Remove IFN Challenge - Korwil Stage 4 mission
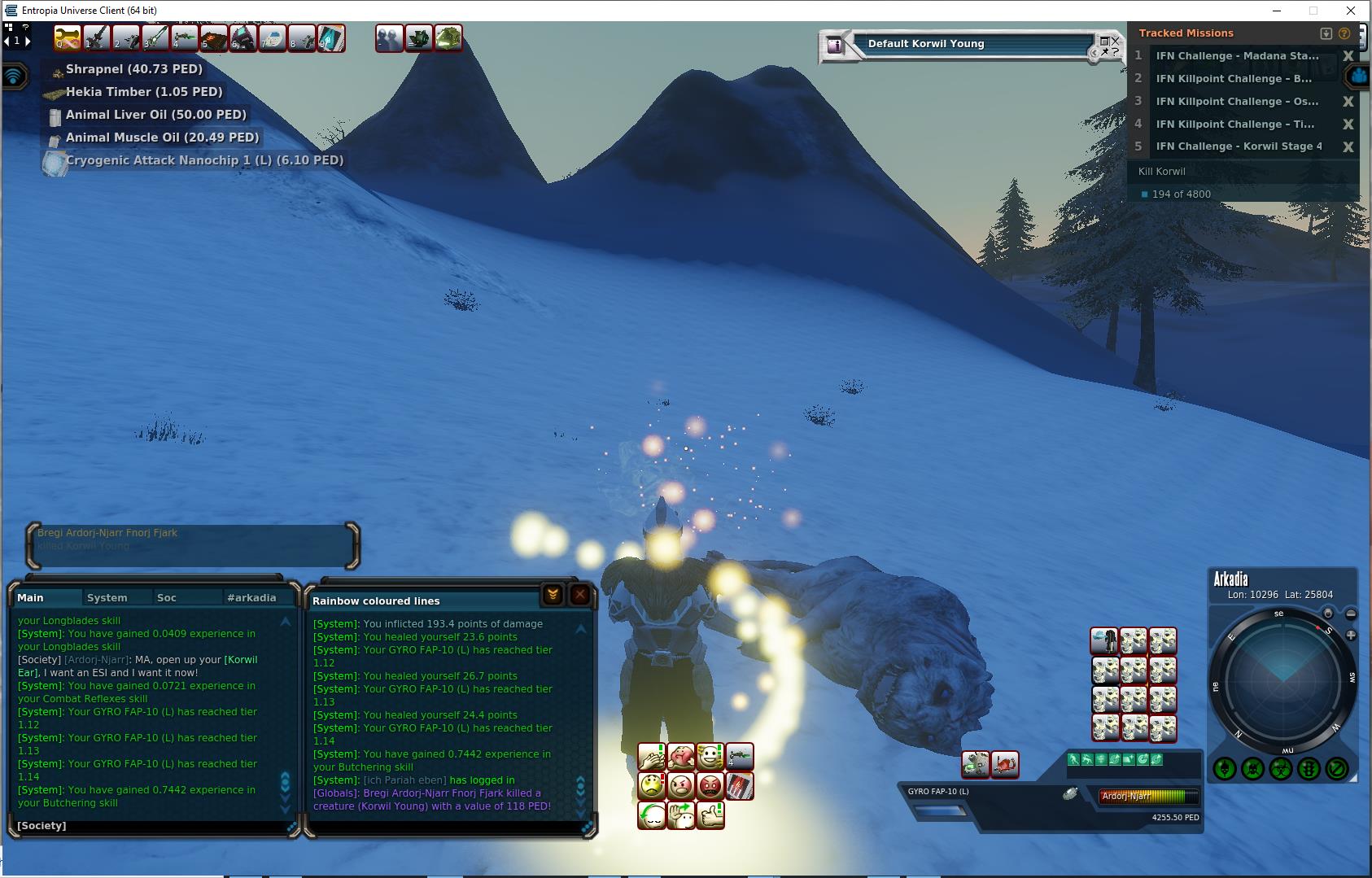Viewport: 1372px width, 878px height. pos(1348,147)
